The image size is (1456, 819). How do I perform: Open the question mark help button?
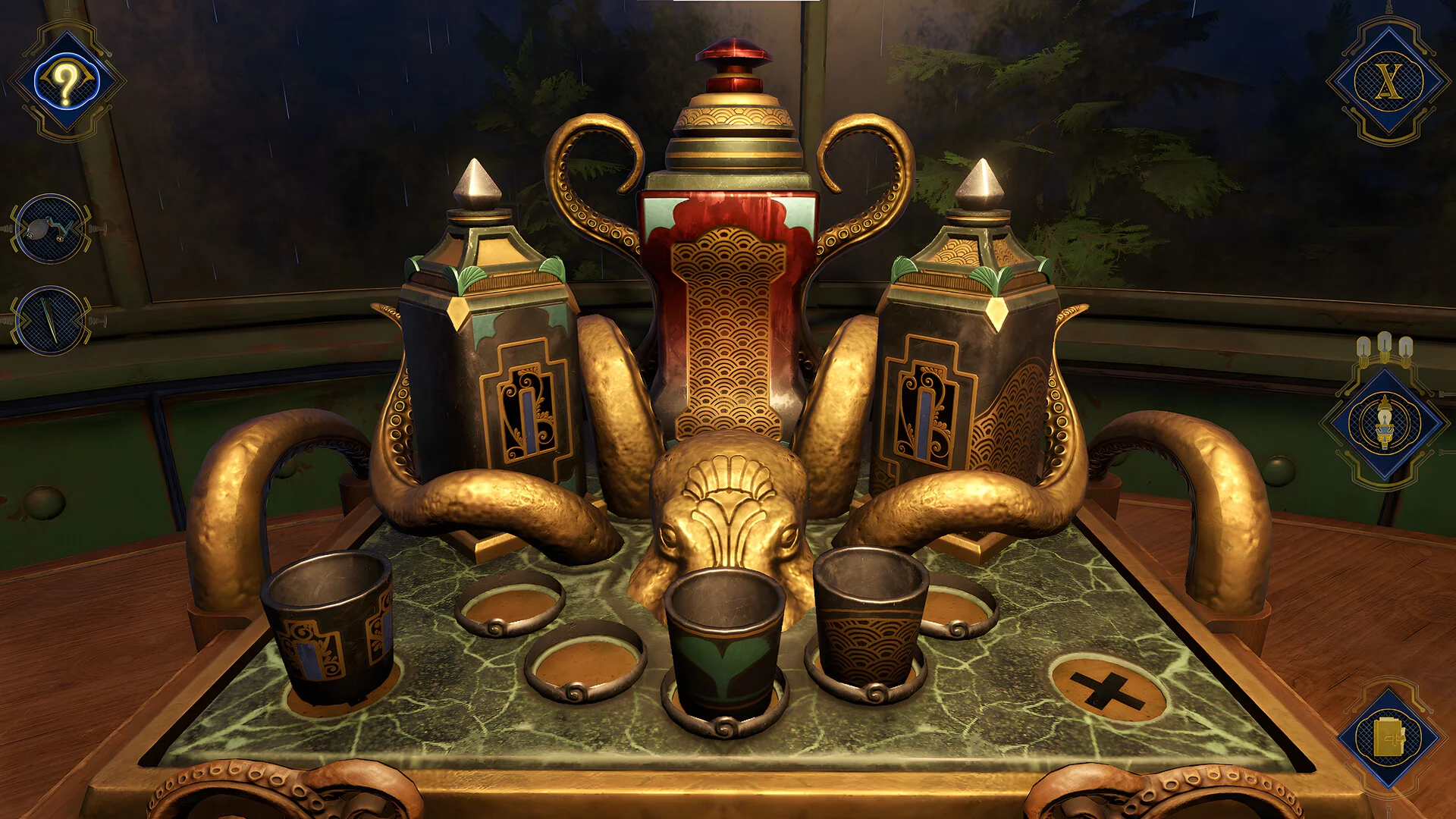coord(67,82)
